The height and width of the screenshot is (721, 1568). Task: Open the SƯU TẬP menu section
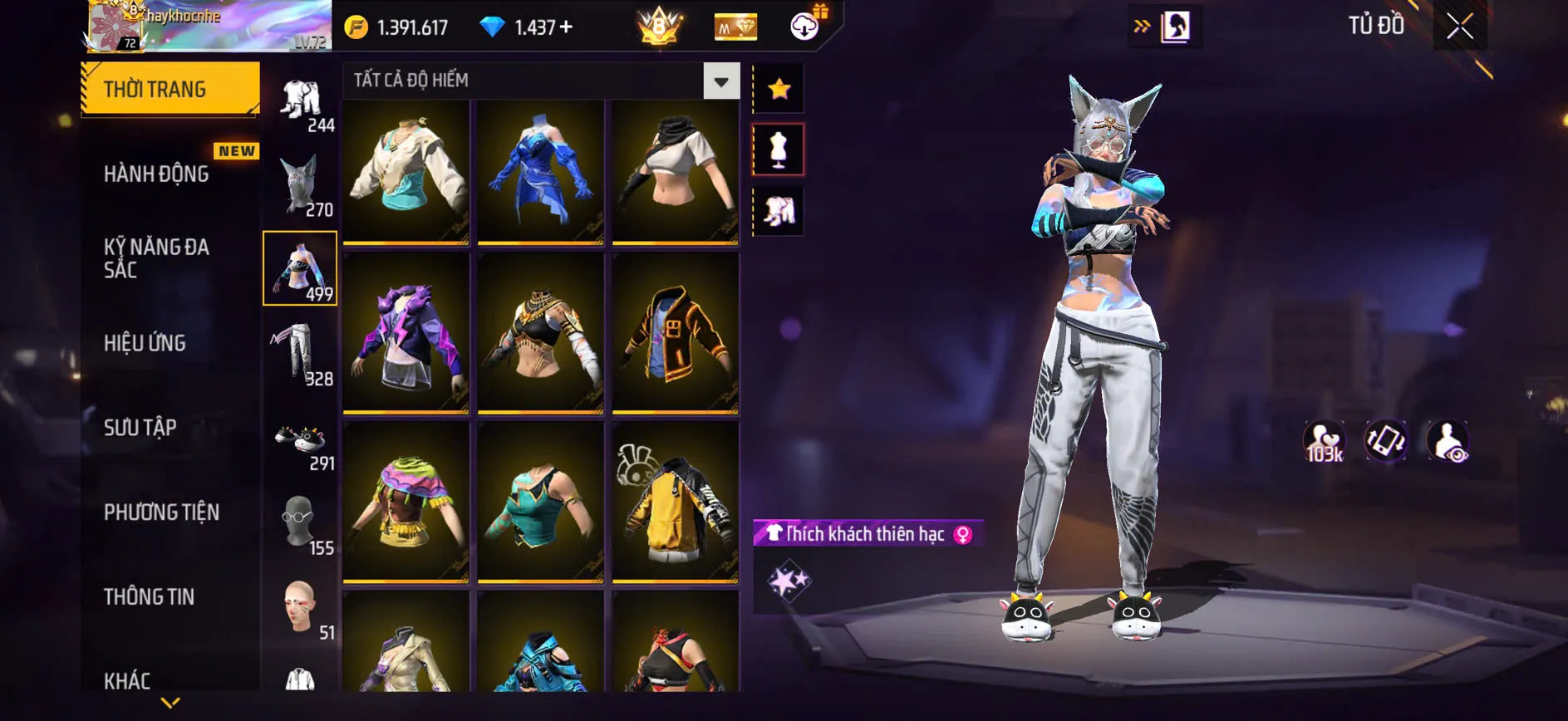point(141,427)
